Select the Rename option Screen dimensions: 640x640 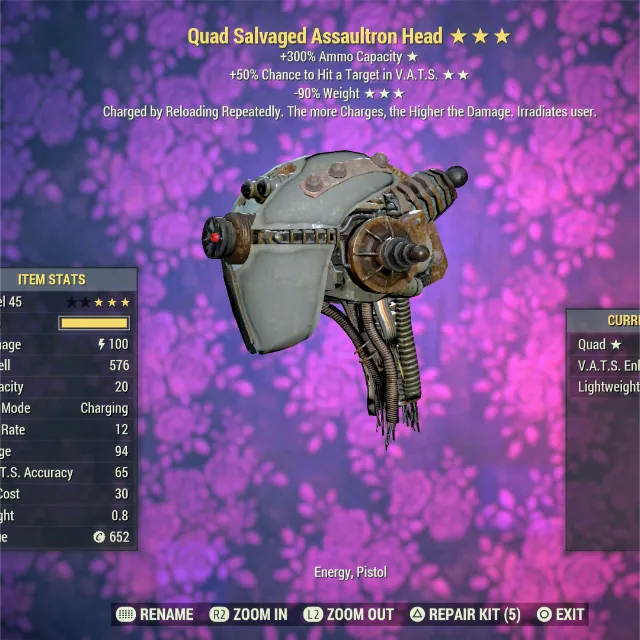pyautogui.click(x=155, y=614)
